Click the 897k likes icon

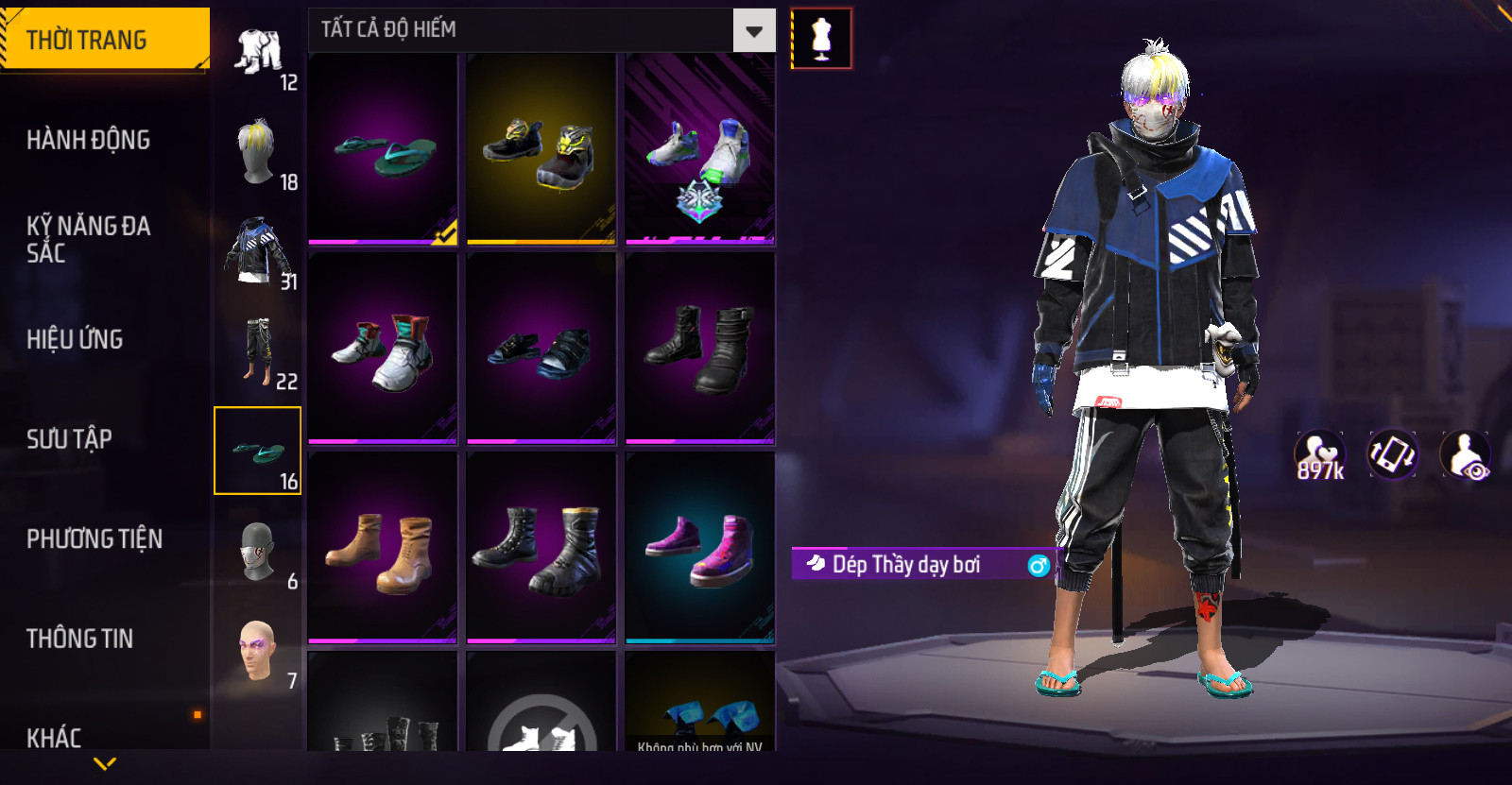tap(1319, 454)
